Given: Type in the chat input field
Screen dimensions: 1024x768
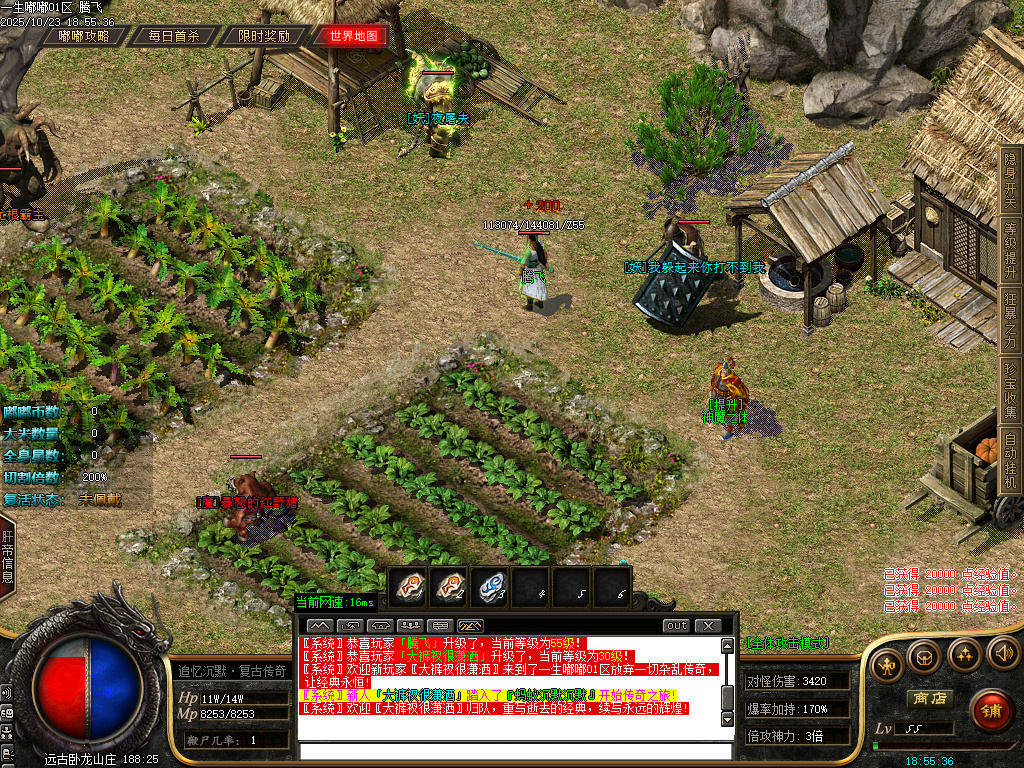Looking at the screenshot, I should (515, 752).
